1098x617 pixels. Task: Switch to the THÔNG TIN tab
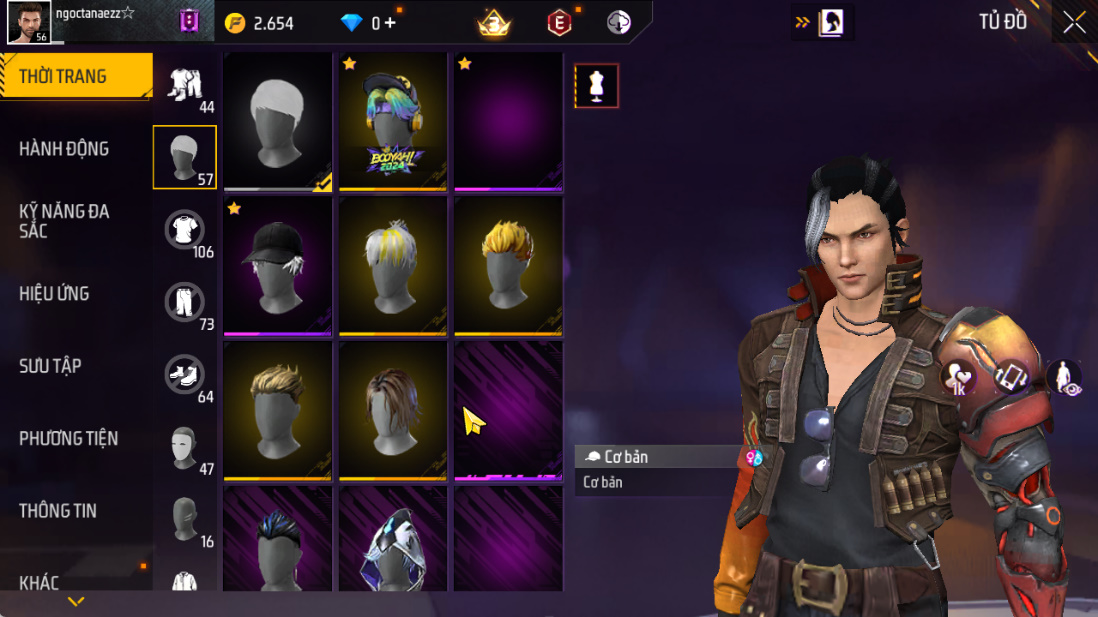tap(58, 511)
